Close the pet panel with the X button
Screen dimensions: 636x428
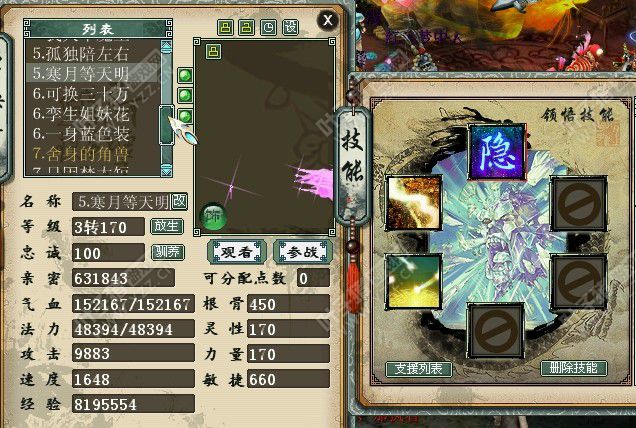coord(327,19)
